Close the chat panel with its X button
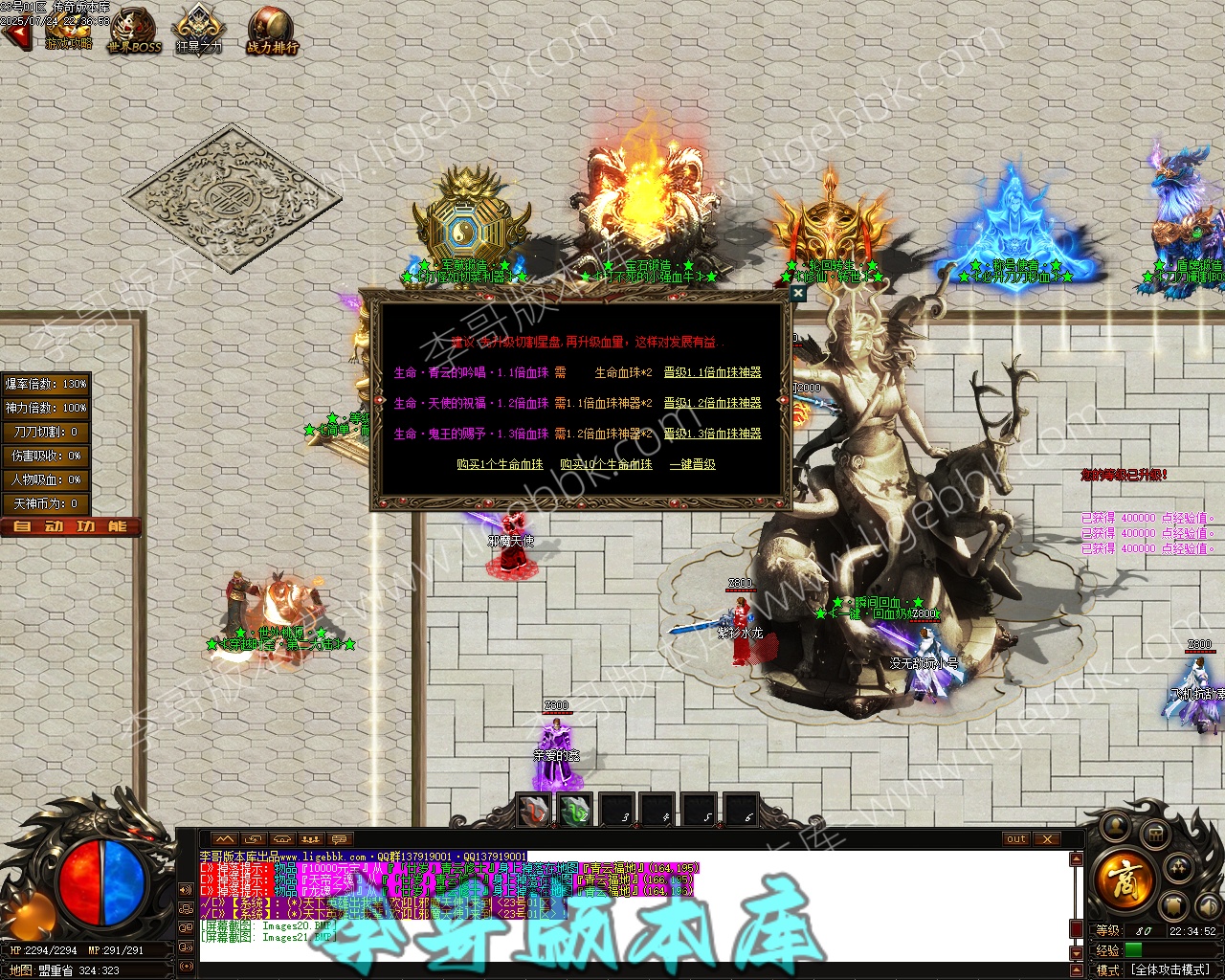Image resolution: width=1225 pixels, height=980 pixels. pos(1047,839)
